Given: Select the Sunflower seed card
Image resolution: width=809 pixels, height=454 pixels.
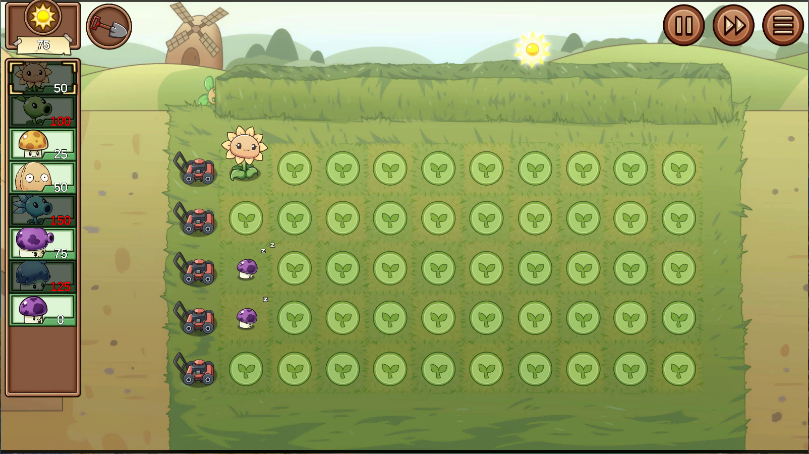Looking at the screenshot, I should (x=42, y=79).
